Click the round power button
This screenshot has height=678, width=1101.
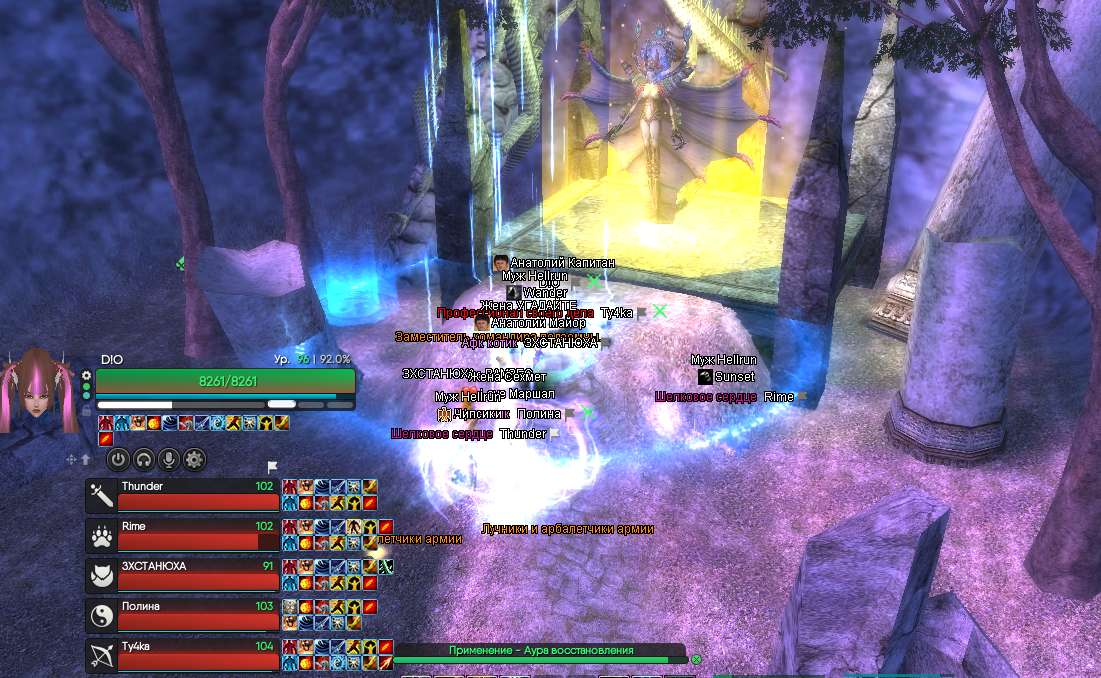point(119,459)
